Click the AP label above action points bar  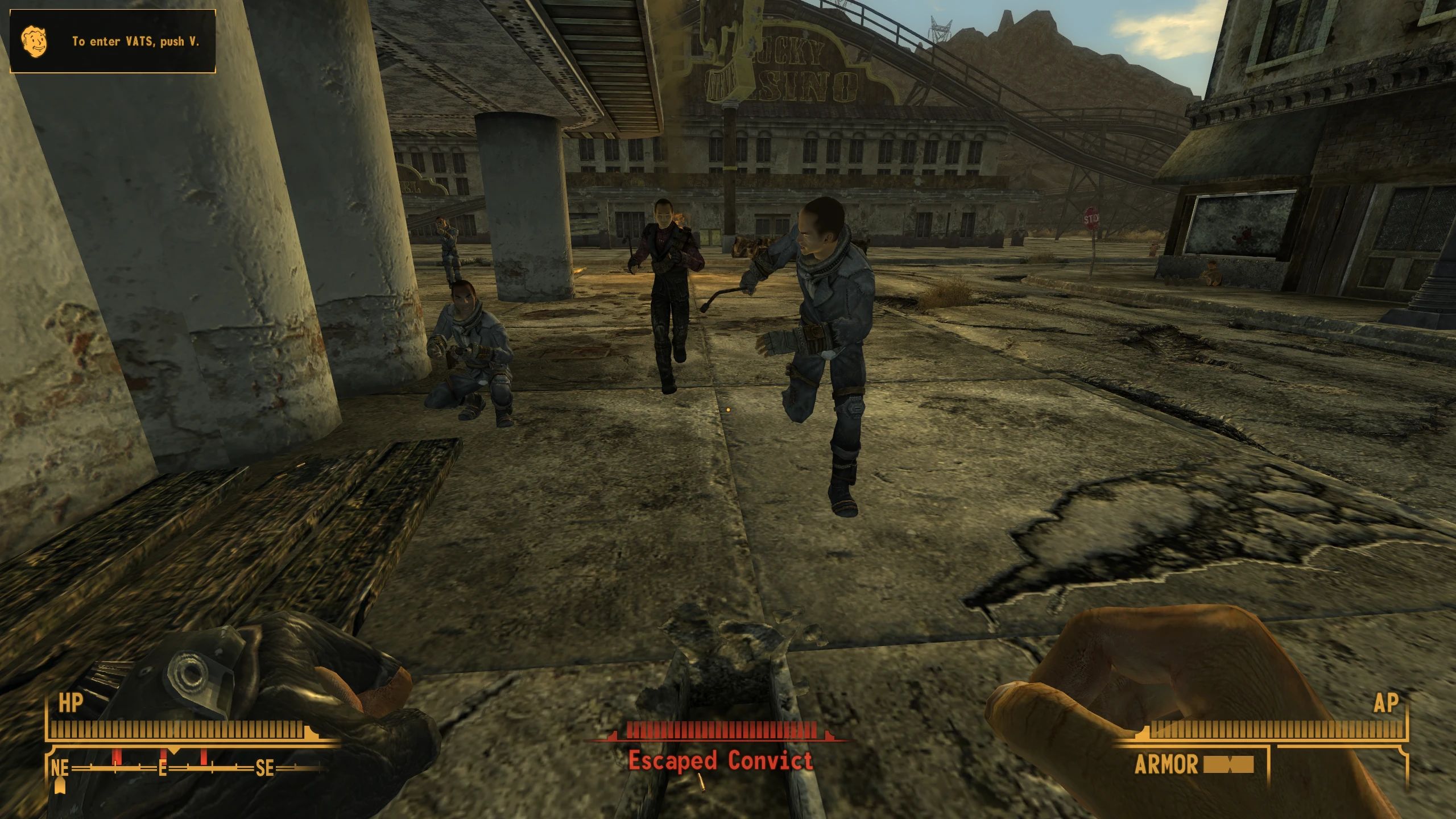pyautogui.click(x=1388, y=701)
